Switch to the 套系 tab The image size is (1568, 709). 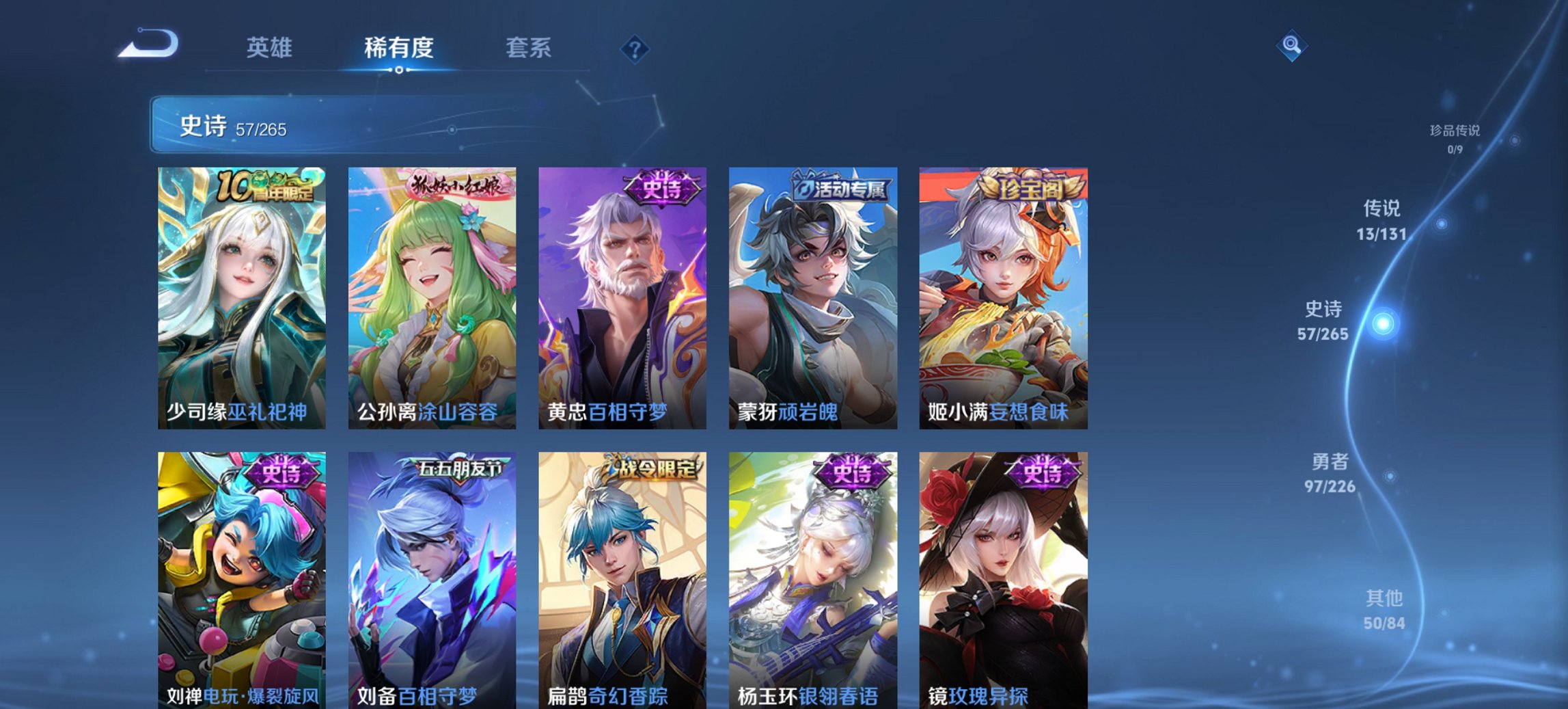tap(529, 47)
